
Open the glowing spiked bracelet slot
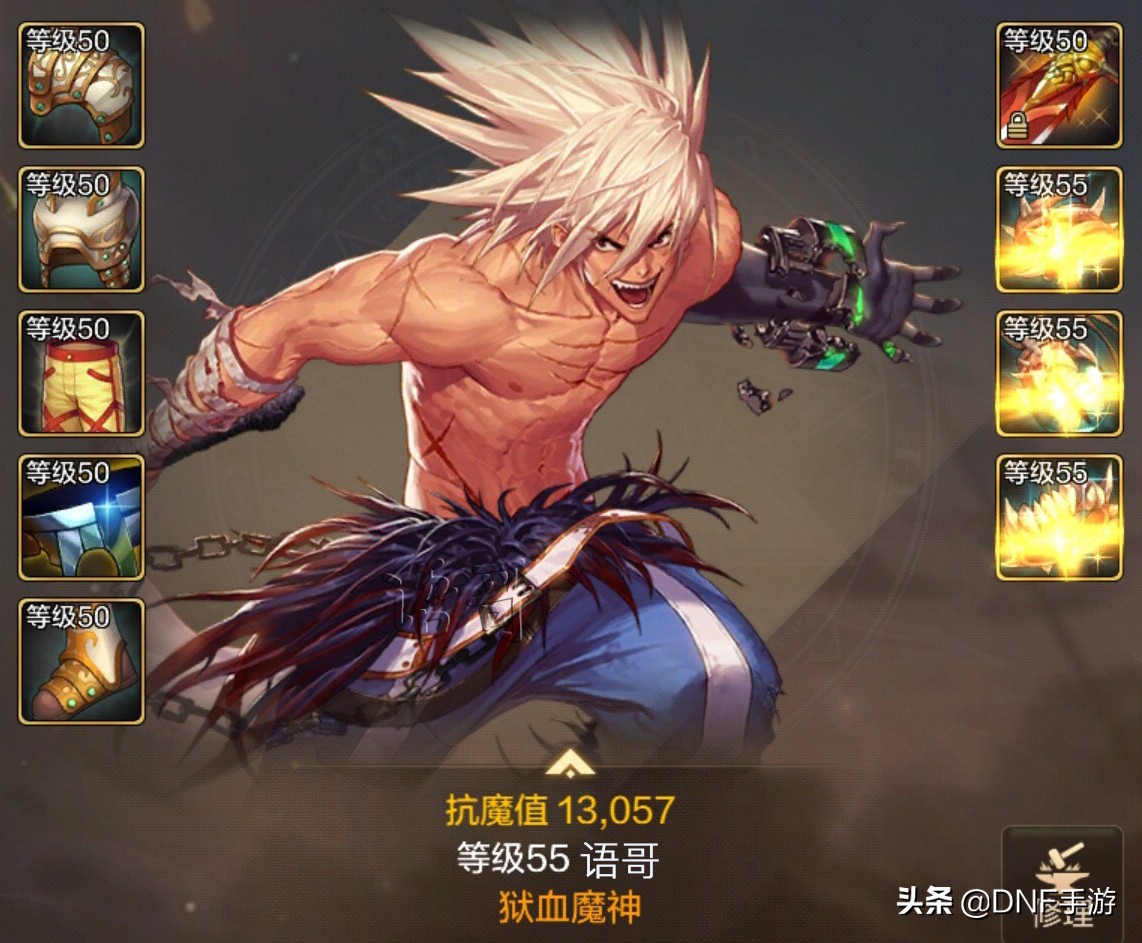pos(1059,230)
